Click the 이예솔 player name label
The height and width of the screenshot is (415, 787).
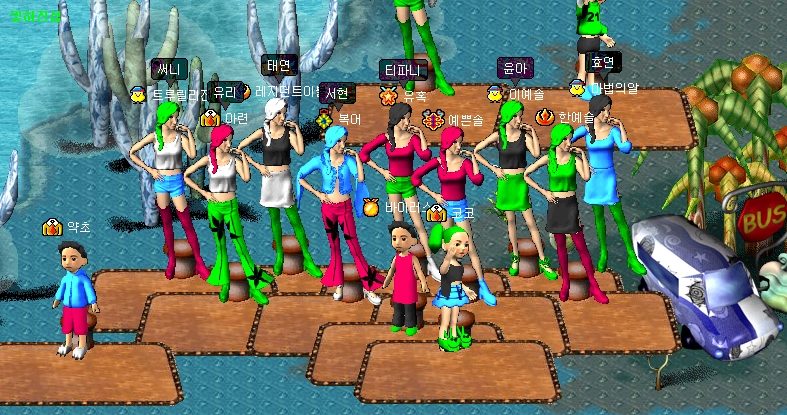(x=526, y=94)
